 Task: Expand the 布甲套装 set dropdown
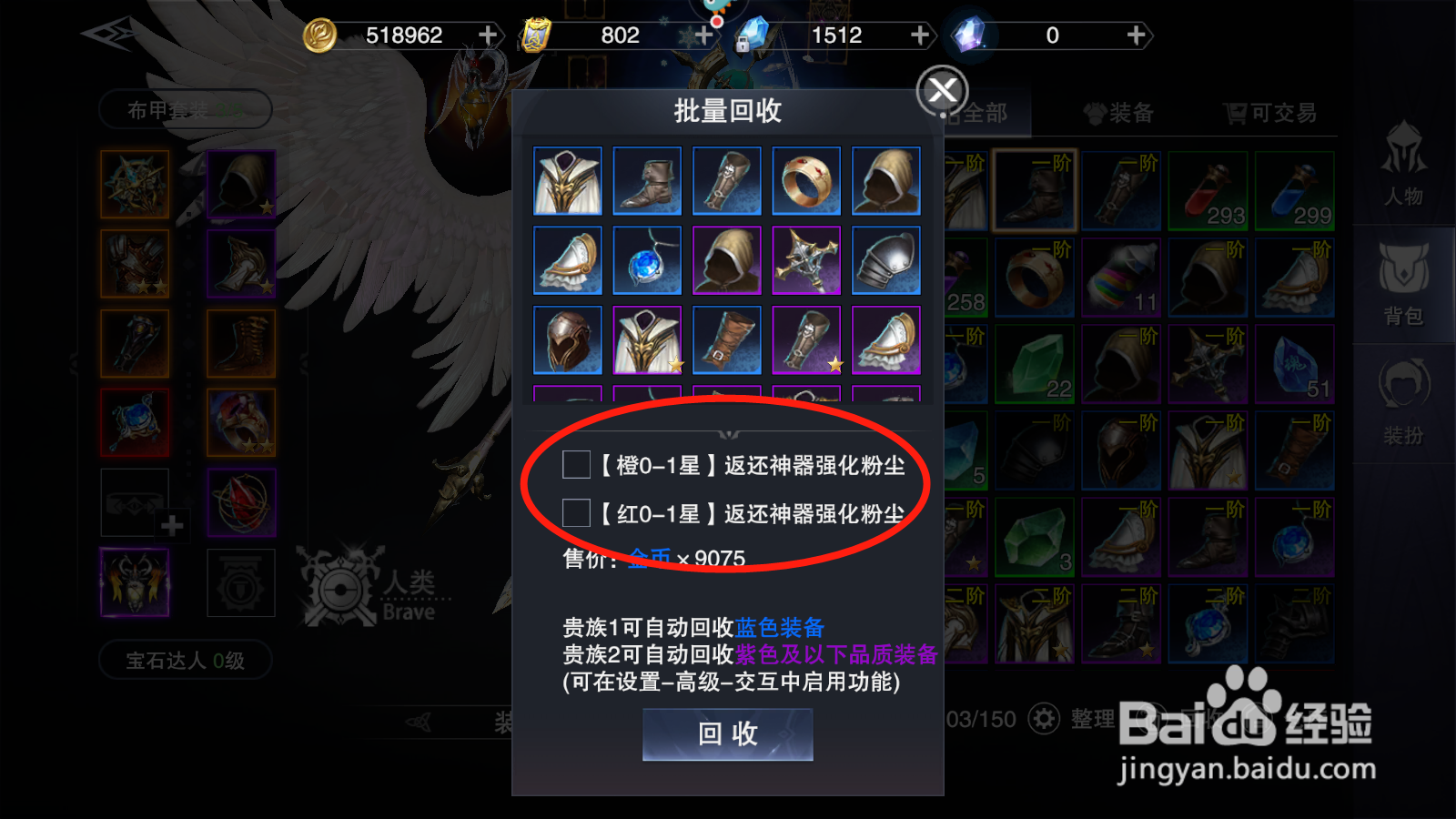(x=185, y=109)
